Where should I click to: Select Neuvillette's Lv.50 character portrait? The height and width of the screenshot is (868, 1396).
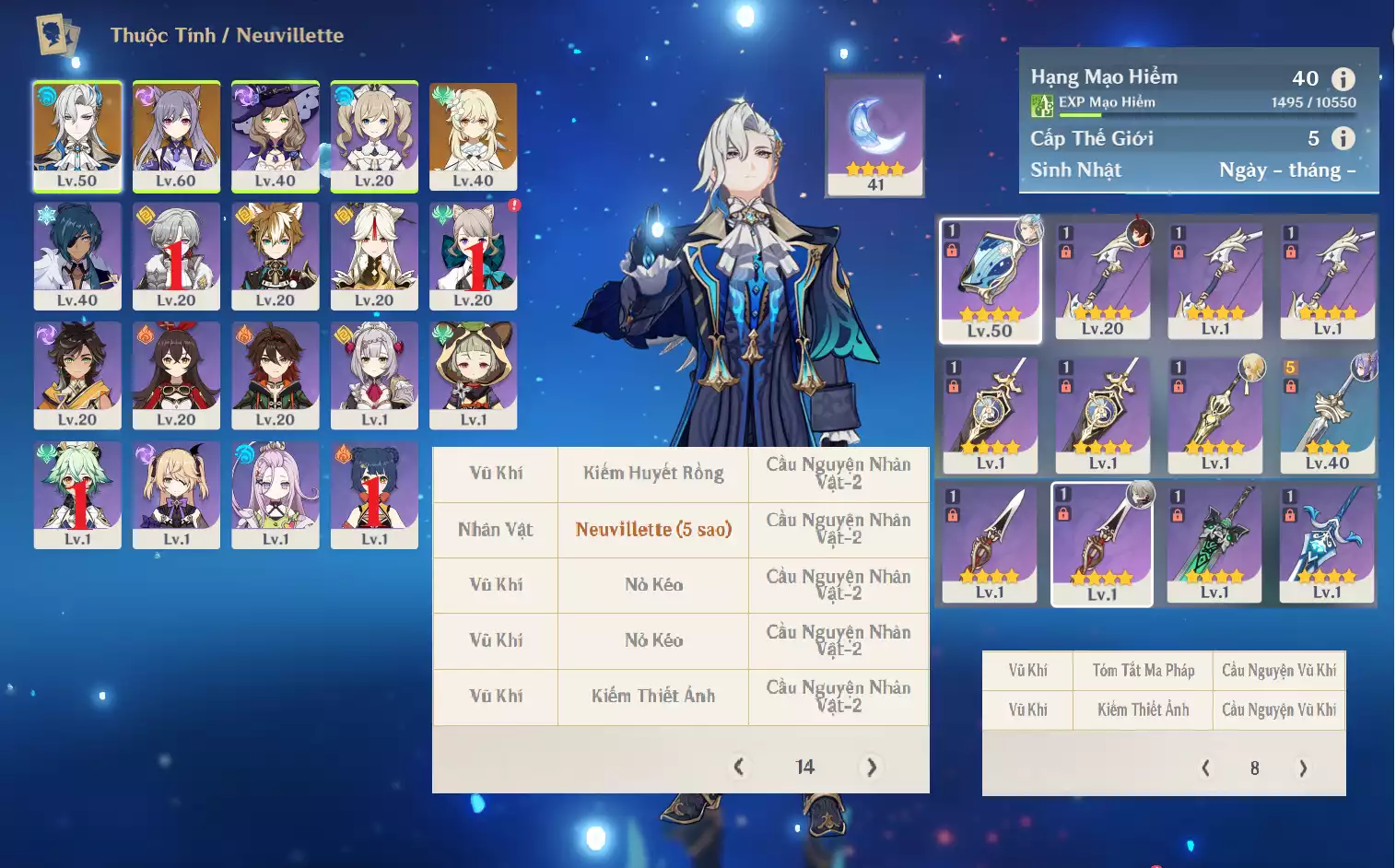[x=77, y=136]
